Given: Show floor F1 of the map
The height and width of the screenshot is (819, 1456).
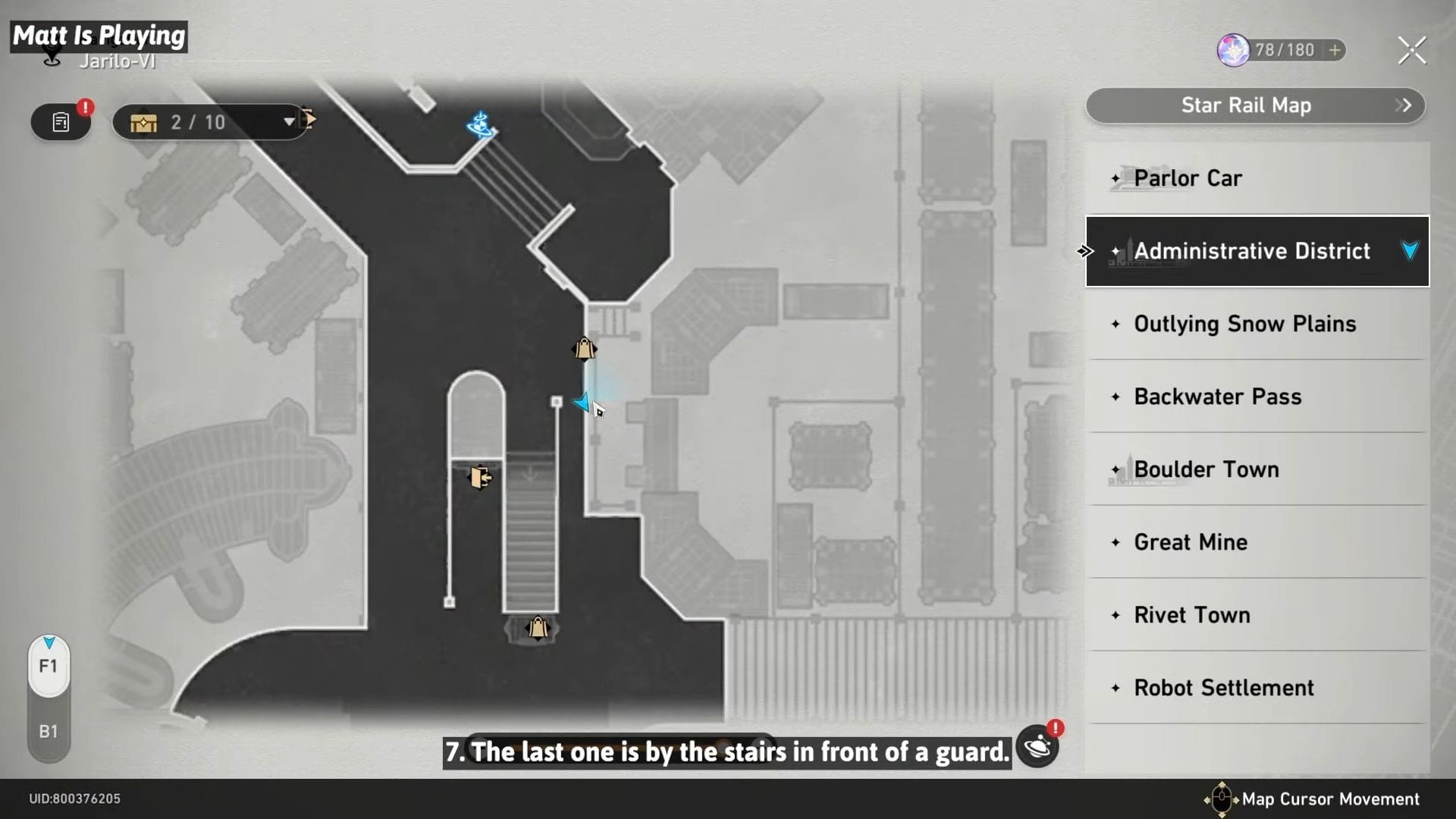Looking at the screenshot, I should (49, 667).
